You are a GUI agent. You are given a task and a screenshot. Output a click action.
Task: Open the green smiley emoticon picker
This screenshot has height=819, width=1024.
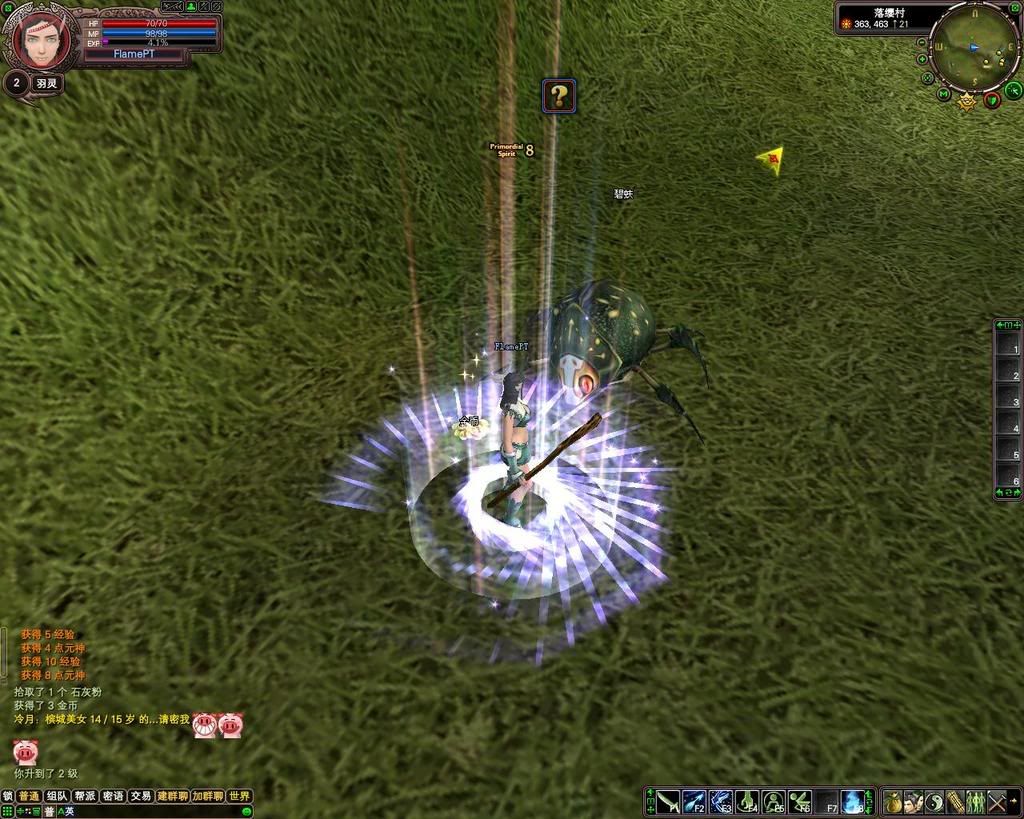247,811
